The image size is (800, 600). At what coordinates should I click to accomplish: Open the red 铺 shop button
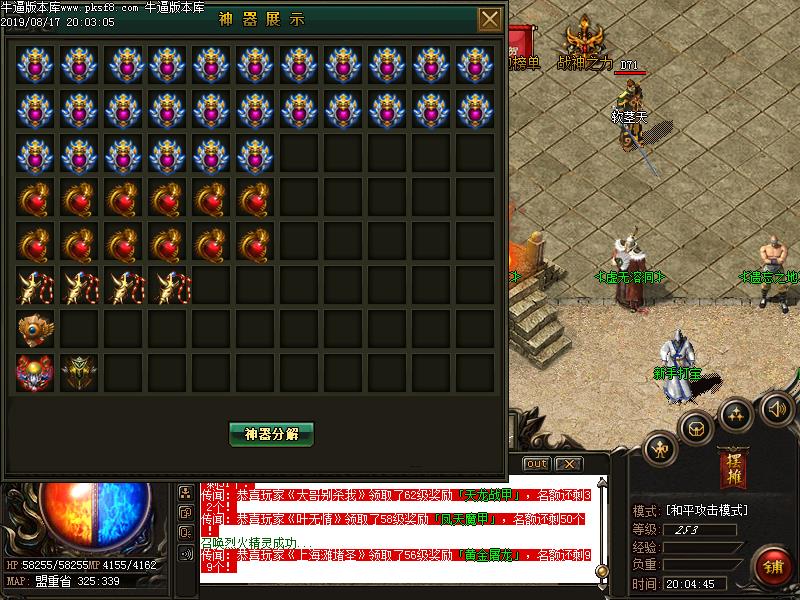pos(773,567)
